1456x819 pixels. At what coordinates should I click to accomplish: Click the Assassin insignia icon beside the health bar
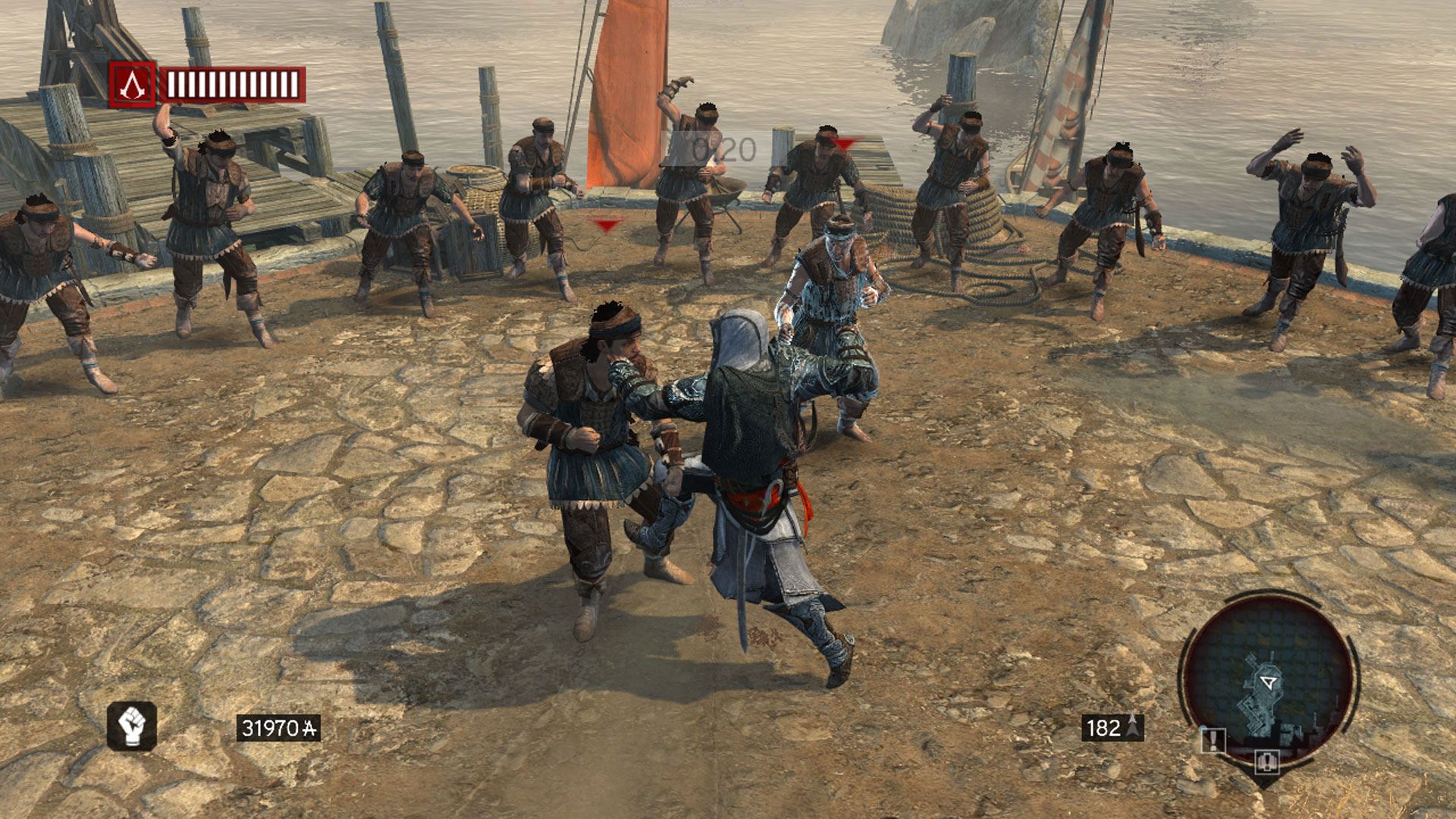(133, 84)
